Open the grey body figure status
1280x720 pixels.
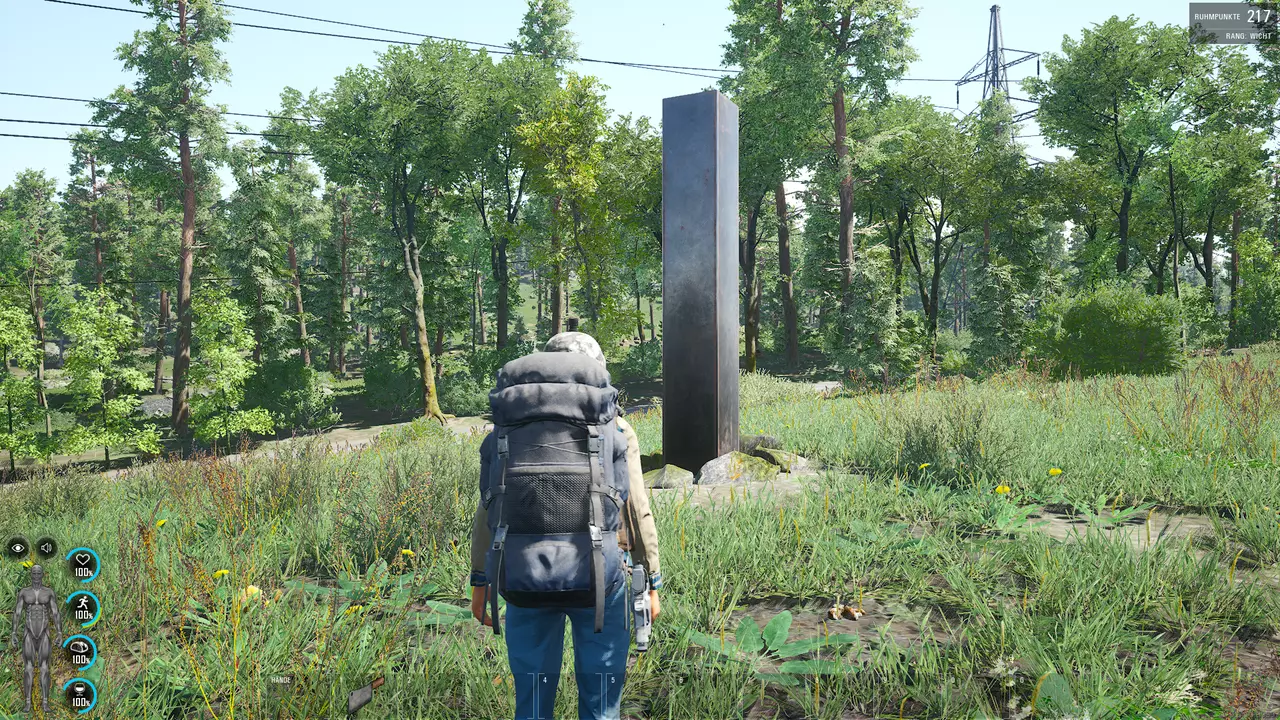pyautogui.click(x=36, y=638)
